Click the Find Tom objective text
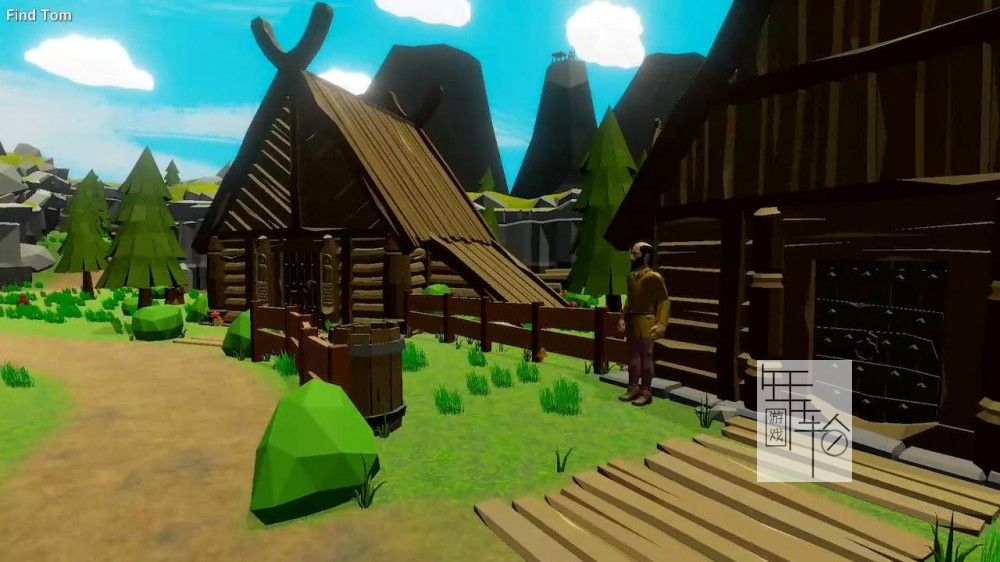 (39, 16)
